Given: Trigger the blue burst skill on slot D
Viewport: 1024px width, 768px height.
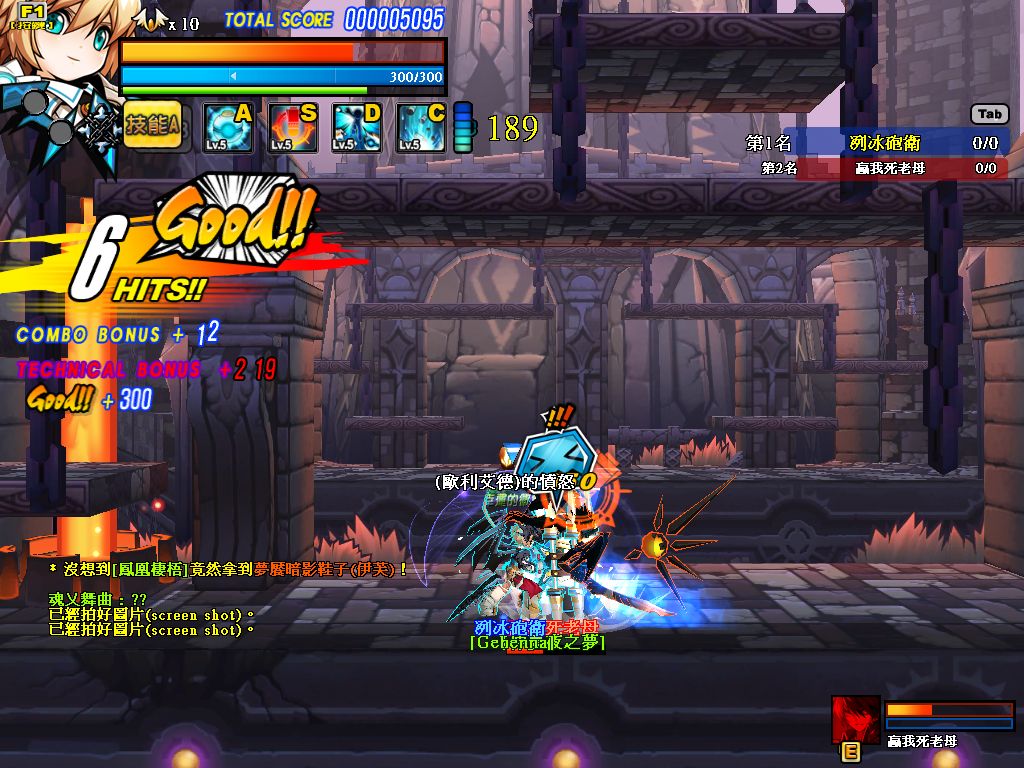Looking at the screenshot, I should click(356, 128).
